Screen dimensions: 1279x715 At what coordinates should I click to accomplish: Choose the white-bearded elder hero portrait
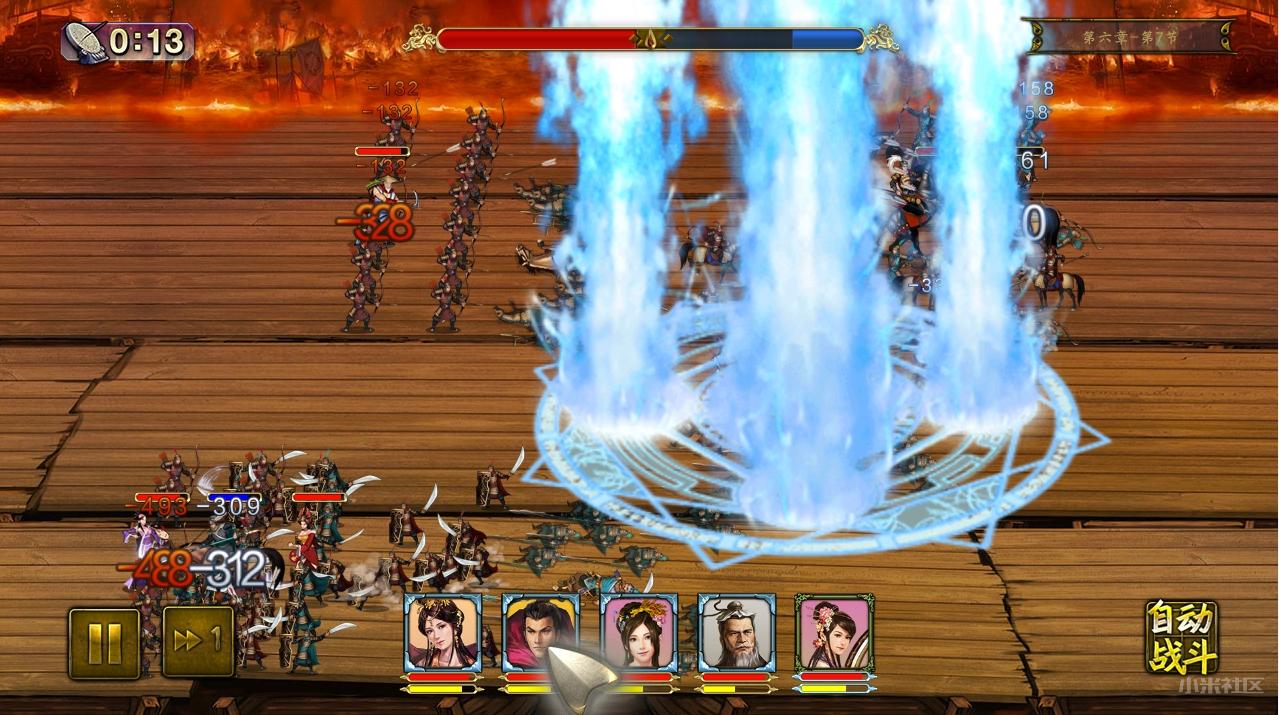736,632
